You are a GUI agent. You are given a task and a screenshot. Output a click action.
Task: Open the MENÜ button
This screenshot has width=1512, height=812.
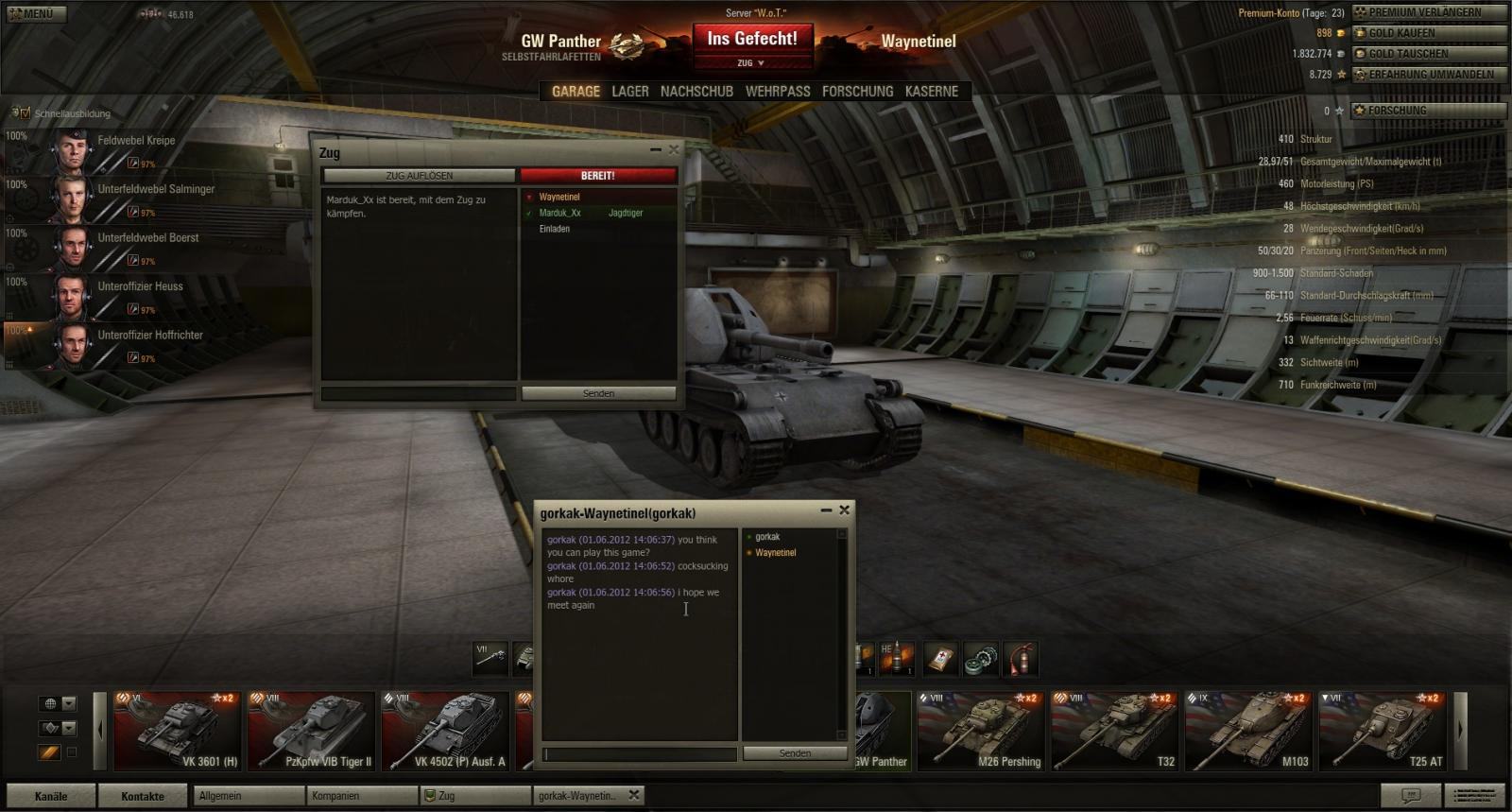click(x=34, y=14)
